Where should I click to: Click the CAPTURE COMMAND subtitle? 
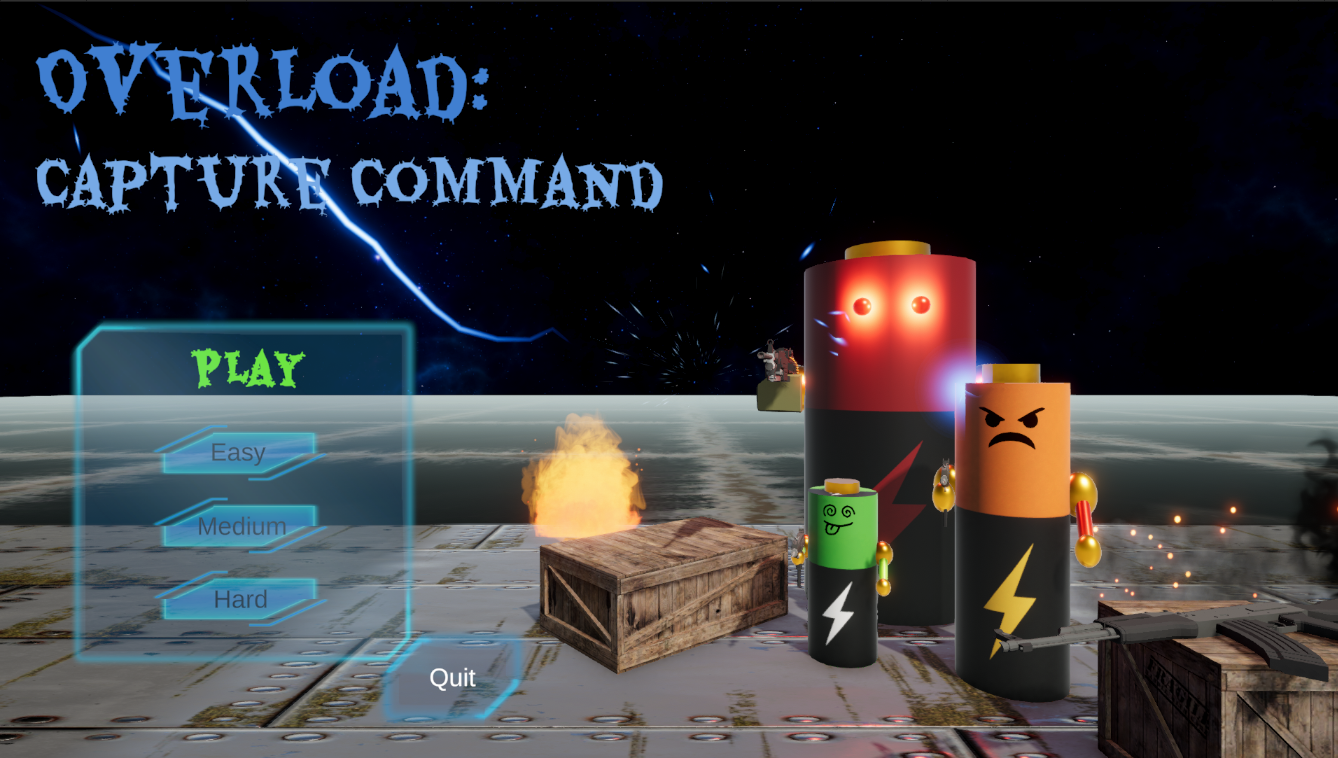click(x=350, y=180)
